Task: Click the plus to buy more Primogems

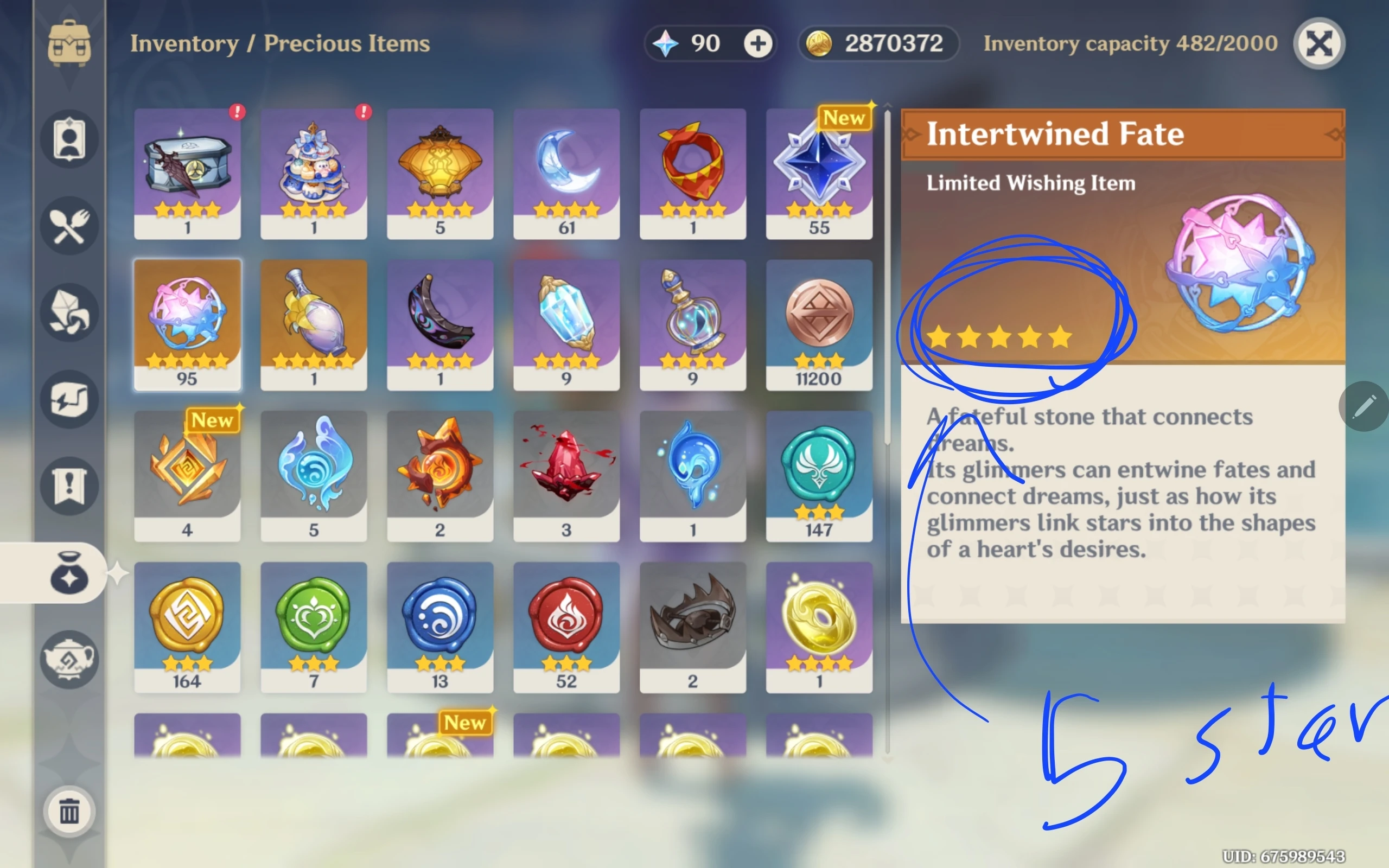Action: (x=759, y=43)
